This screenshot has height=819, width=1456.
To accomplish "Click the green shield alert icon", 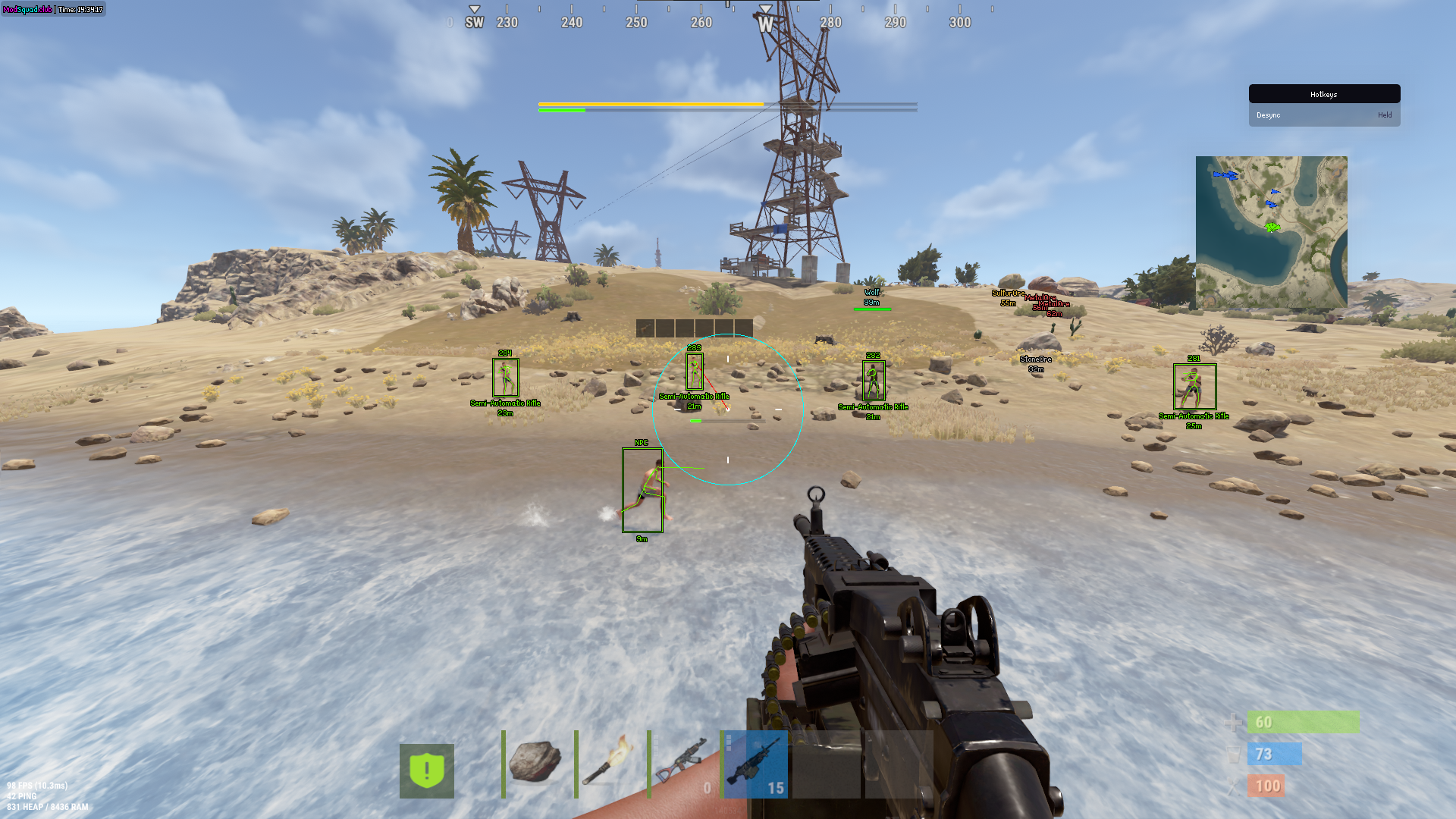I will [x=427, y=770].
